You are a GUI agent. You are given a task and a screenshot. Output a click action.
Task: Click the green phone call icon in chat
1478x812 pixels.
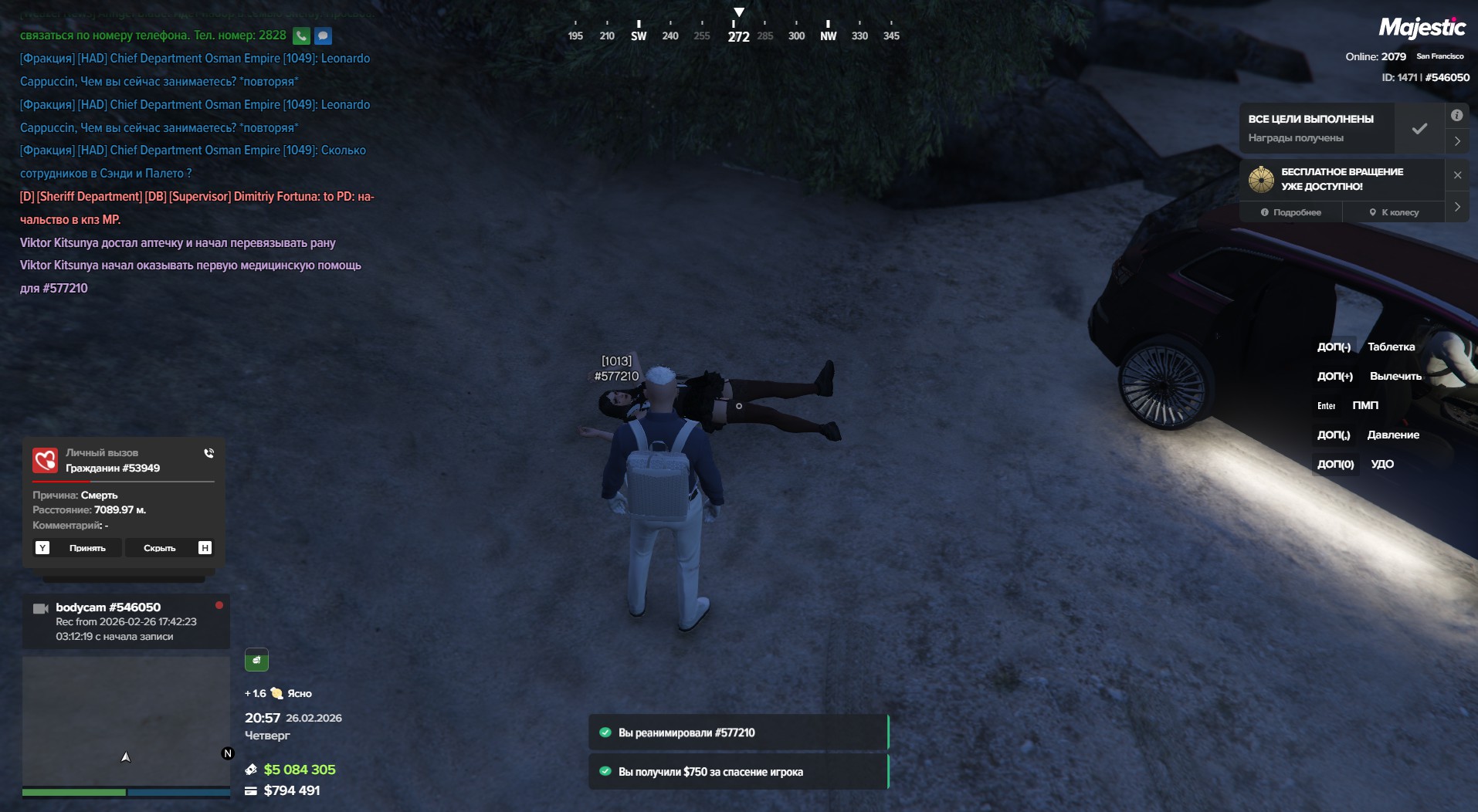[x=301, y=36]
